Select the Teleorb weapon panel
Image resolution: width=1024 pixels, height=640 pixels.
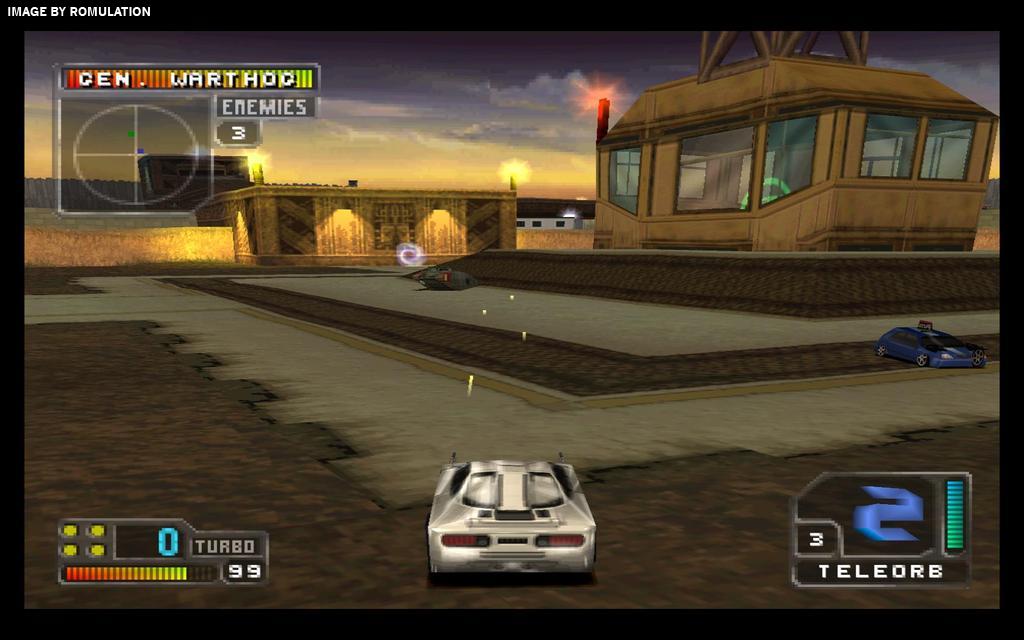click(x=880, y=528)
